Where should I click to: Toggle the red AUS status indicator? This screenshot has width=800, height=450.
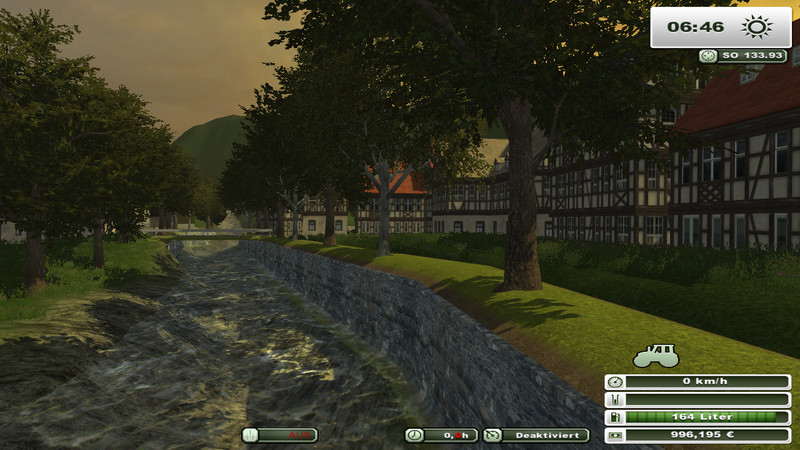pyautogui.click(x=280, y=435)
